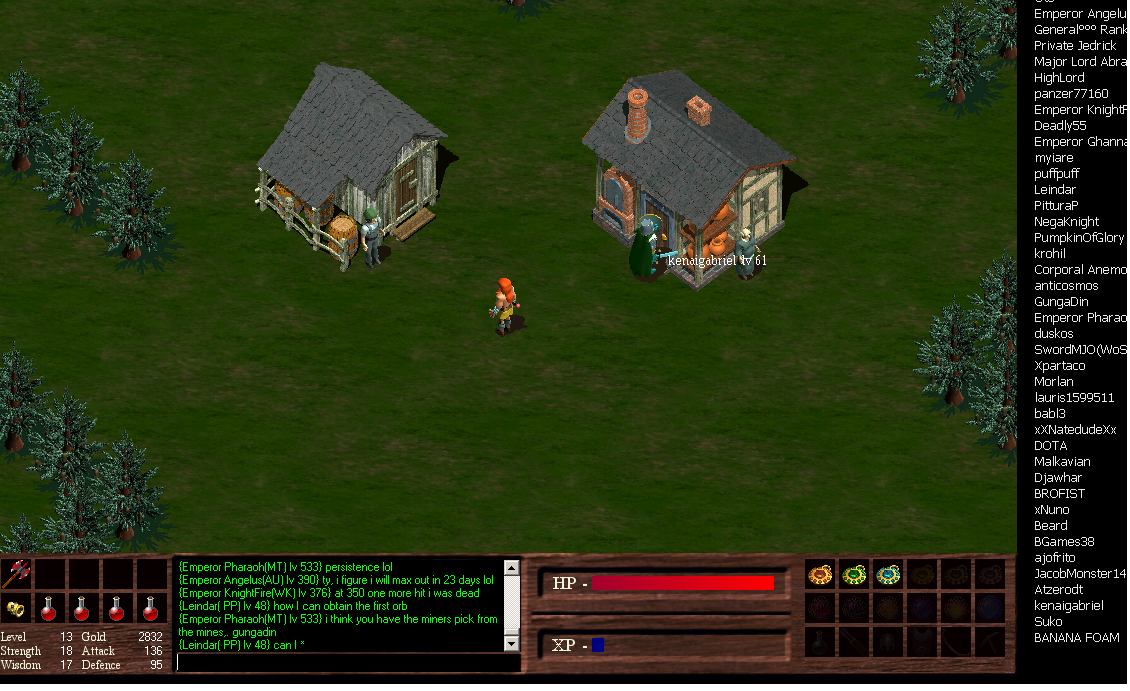Select Deadly55 in the player list
Screen dimensions: 1130x691
click(x=1060, y=126)
